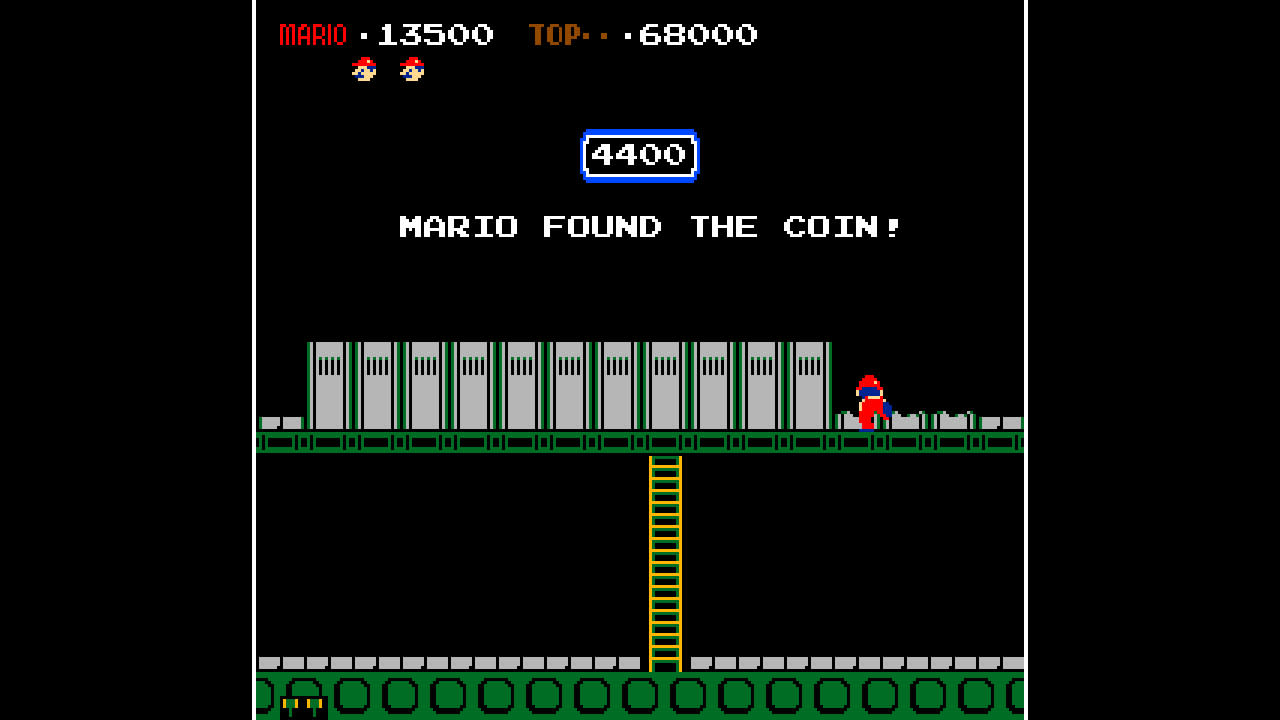Click the 13500 current score value
Viewport: 1280px width, 720px height.
pyautogui.click(x=436, y=34)
